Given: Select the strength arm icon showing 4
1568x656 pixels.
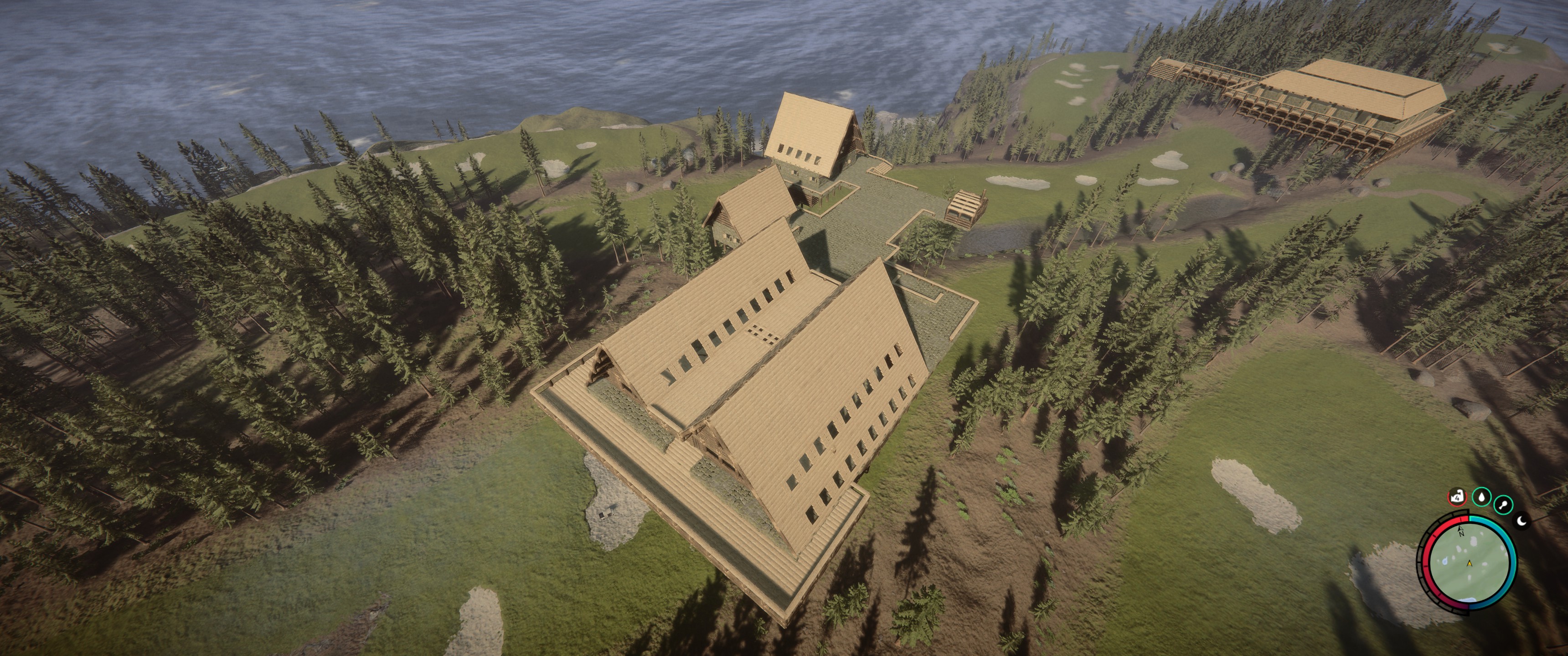Looking at the screenshot, I should (x=1457, y=498).
